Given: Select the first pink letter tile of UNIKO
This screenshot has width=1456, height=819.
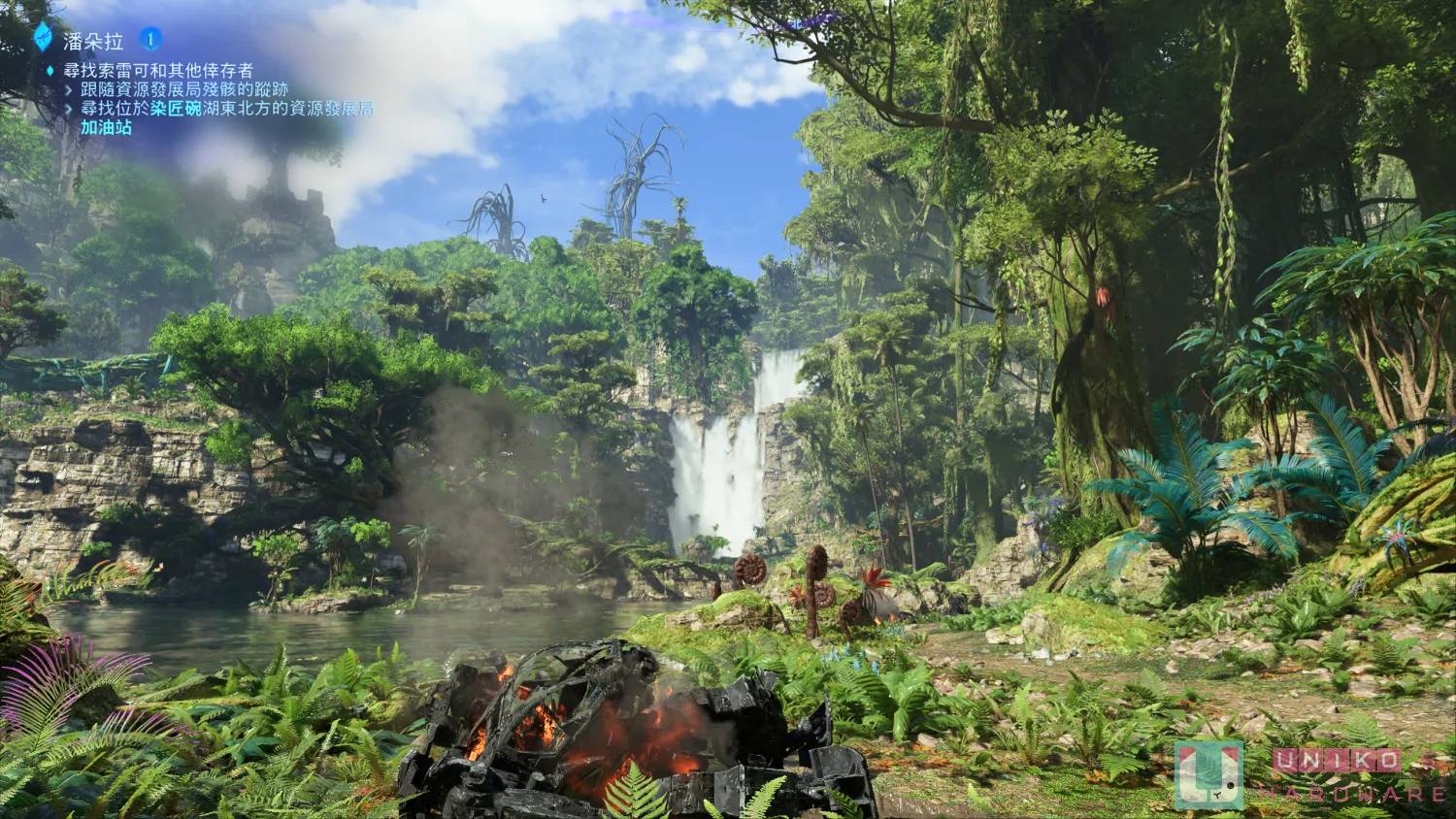Looking at the screenshot, I should 1285,759.
